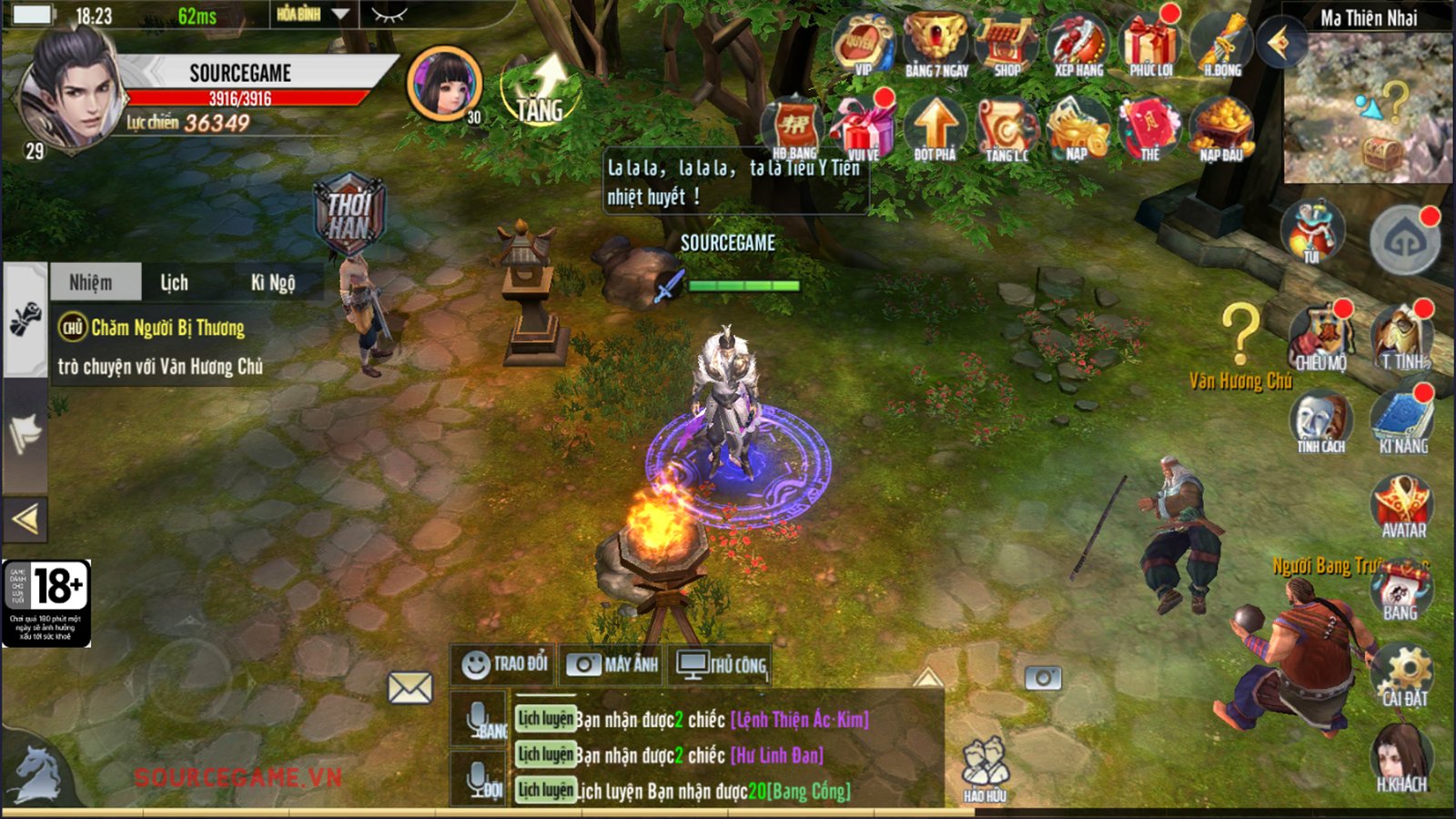Open Cài Đặt settings gear
The height and width of the screenshot is (819, 1456).
1404,675
